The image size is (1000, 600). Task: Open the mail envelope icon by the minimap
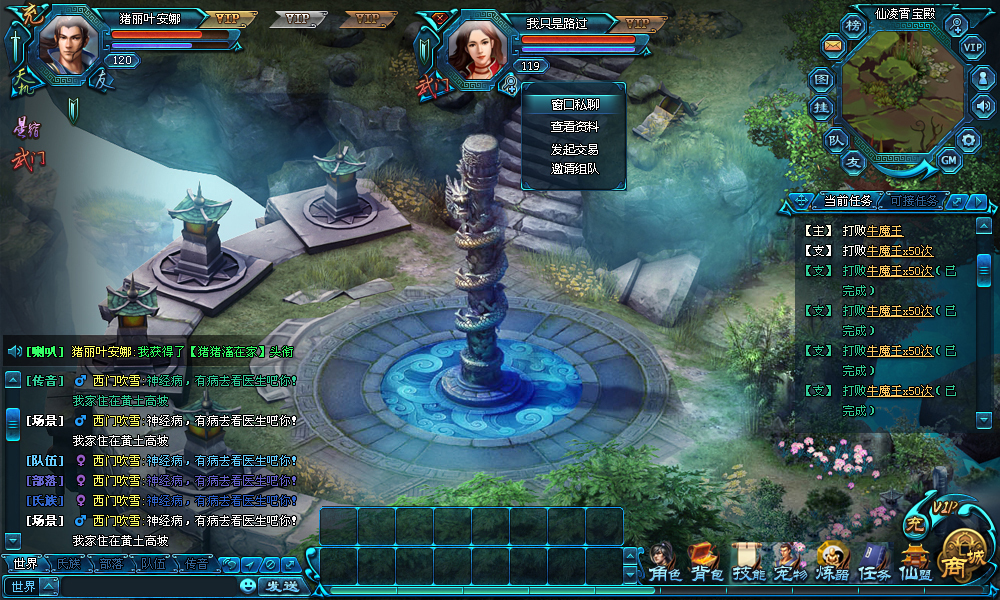point(832,45)
